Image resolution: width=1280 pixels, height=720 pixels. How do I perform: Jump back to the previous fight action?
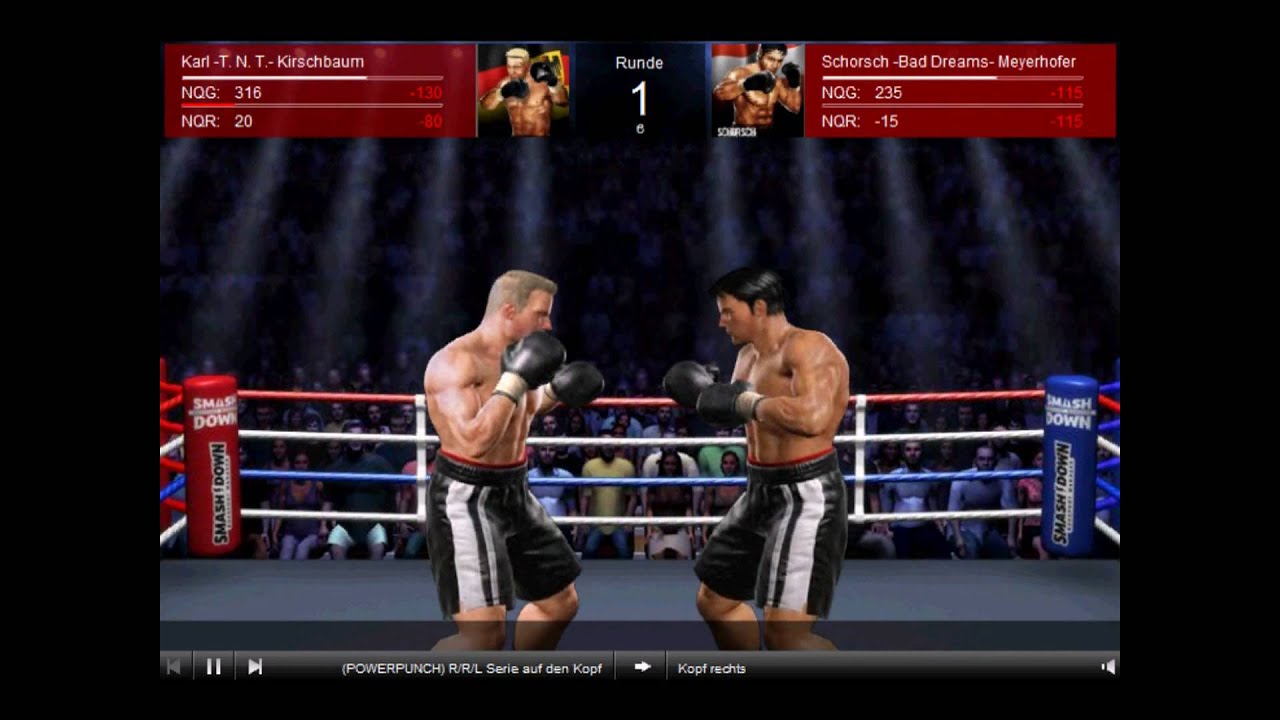coord(173,667)
